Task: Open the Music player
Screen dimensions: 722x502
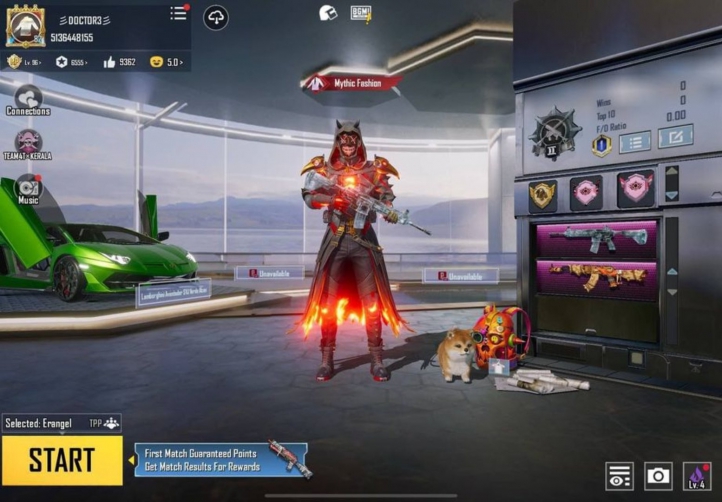Action: pos(28,187)
